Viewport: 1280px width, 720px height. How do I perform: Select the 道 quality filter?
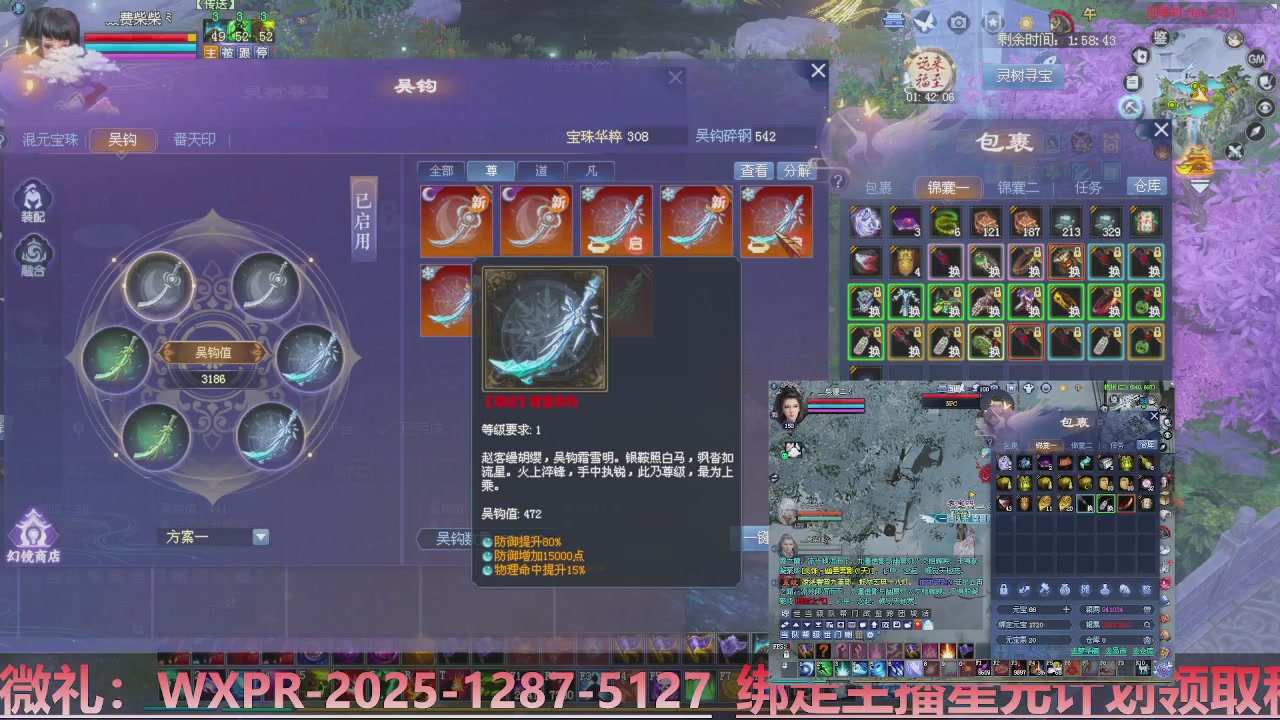[x=541, y=170]
